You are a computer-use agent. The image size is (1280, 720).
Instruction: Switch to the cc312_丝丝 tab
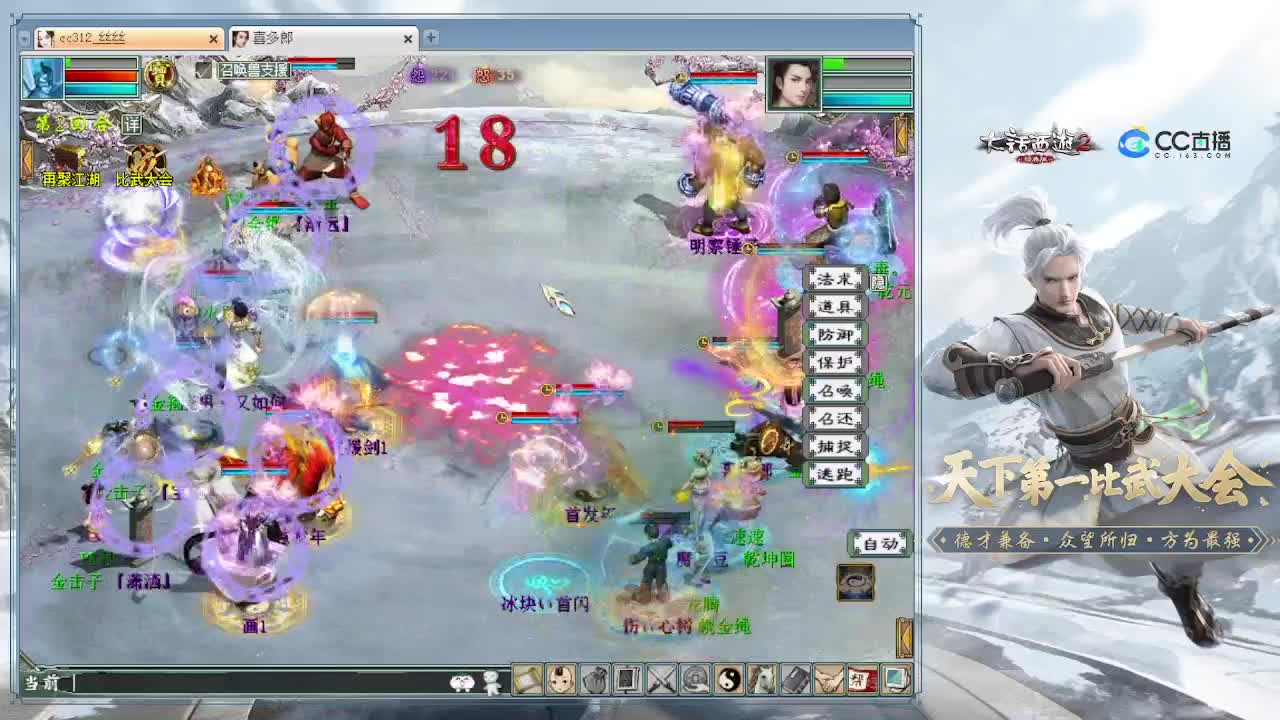point(120,39)
